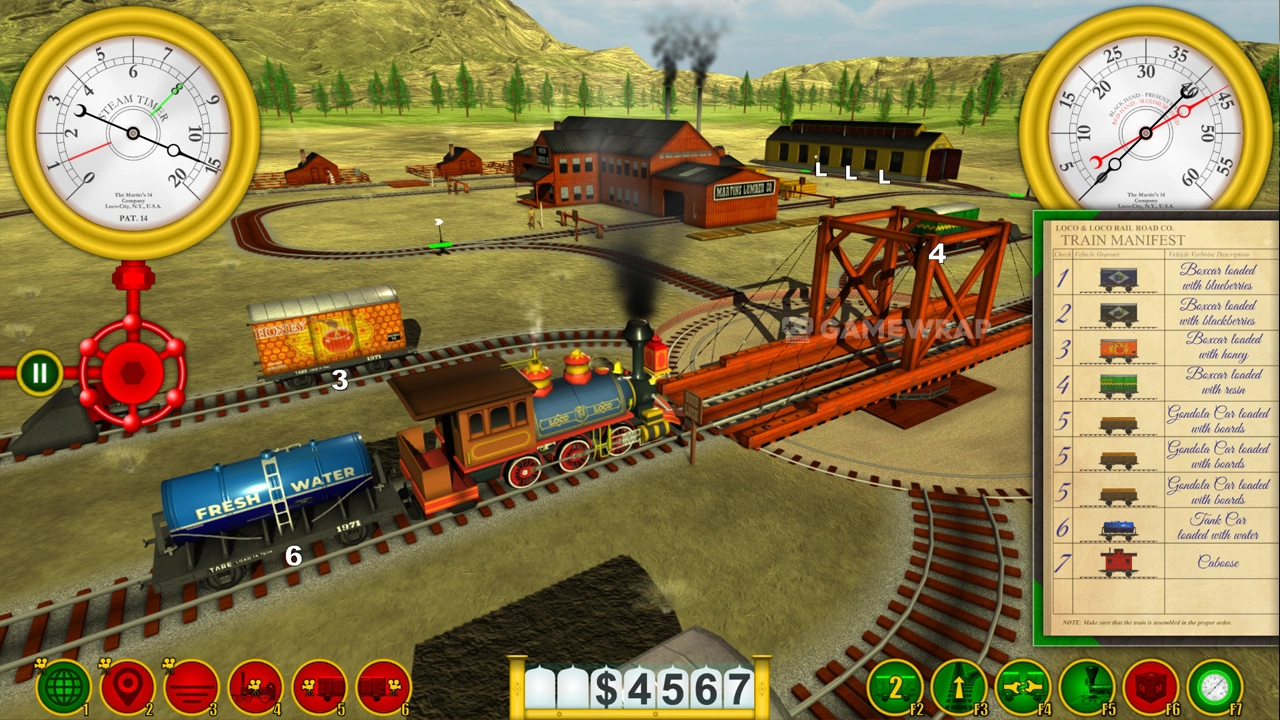Switch to the map pin camera
1280x720 pixels.
click(127, 686)
